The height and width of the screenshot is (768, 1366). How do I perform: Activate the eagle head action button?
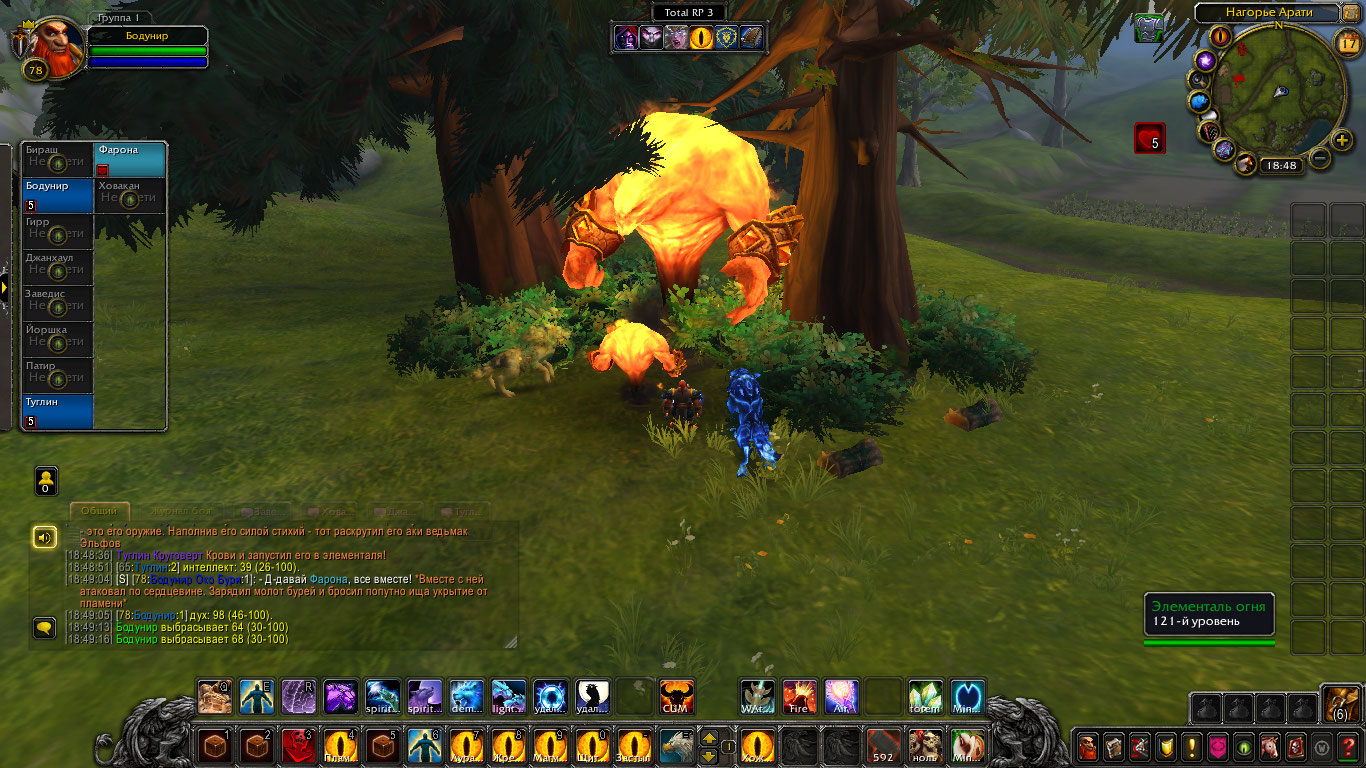pos(677,746)
